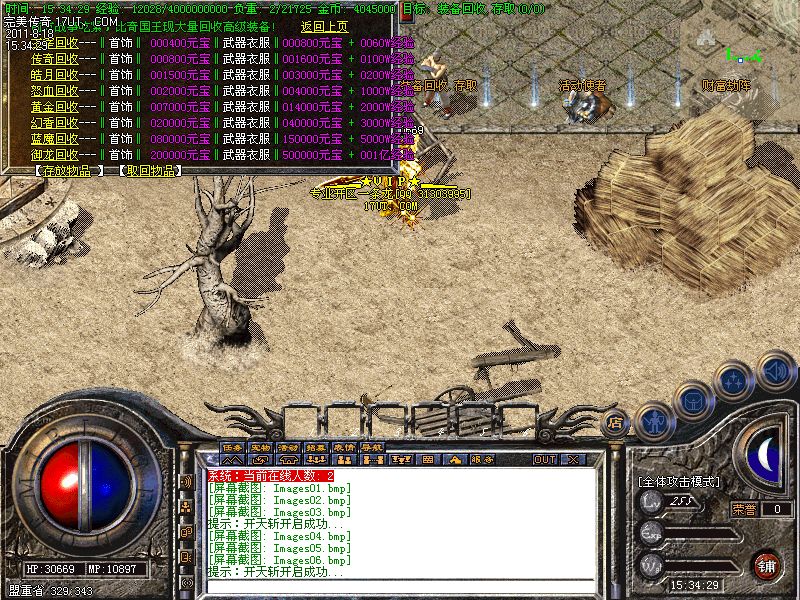Screen dimensions: 800x600
Task: Choose the 皓月回收 recycle option
Action: pyautogui.click(x=54, y=75)
